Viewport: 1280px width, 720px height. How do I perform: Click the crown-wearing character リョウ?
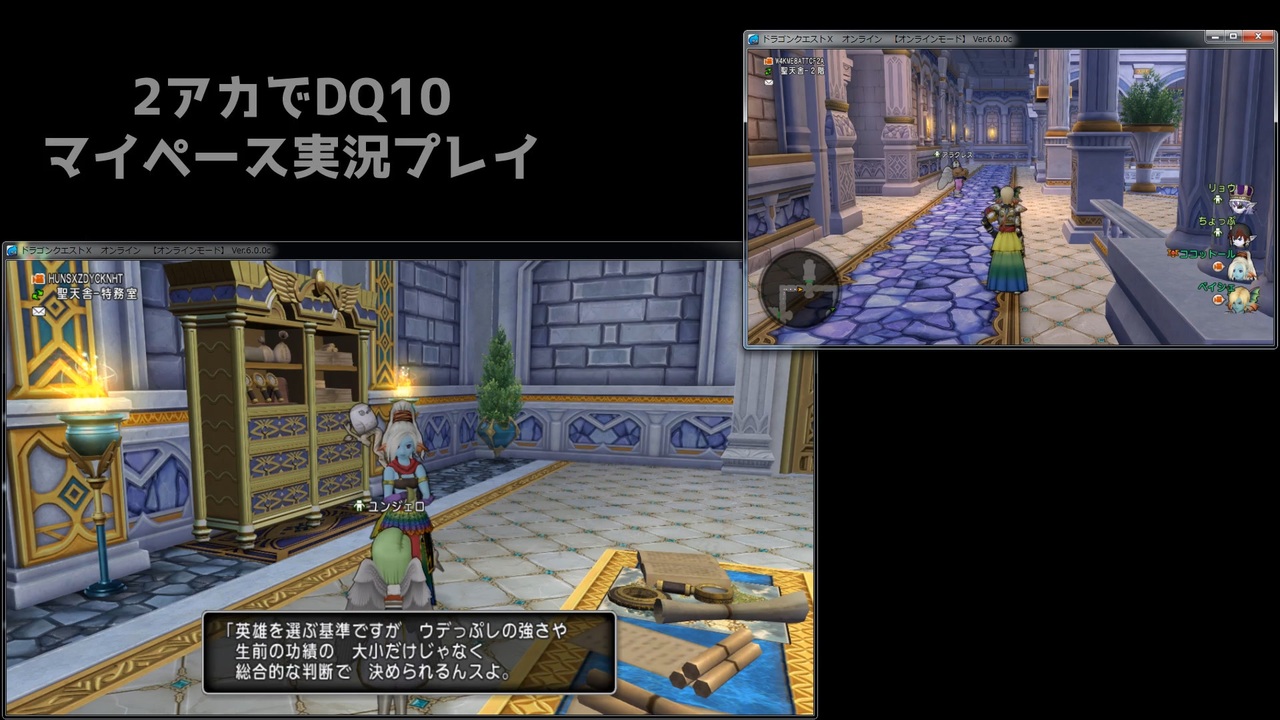[x=1241, y=205]
